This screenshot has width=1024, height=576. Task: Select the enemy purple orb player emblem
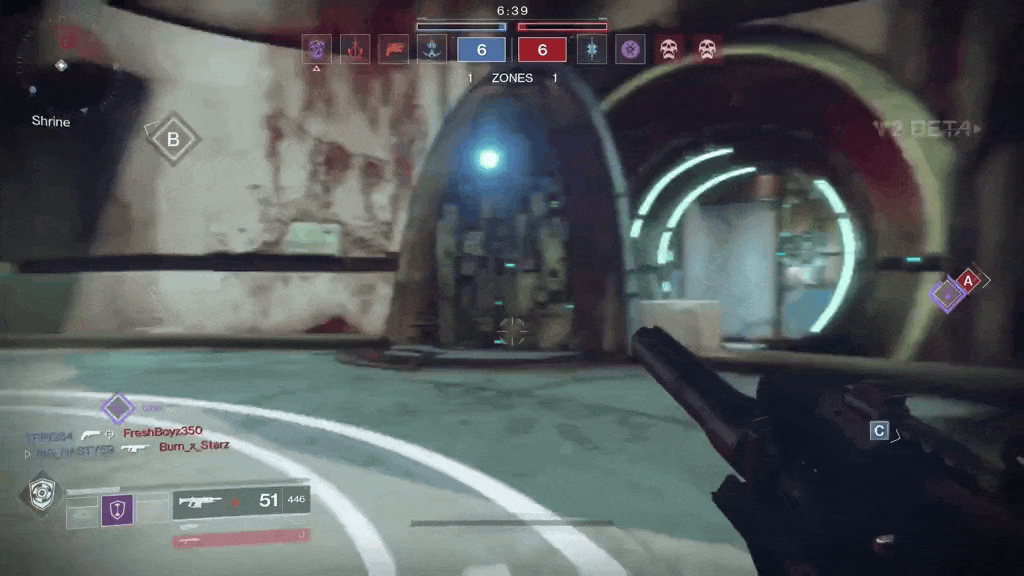630,48
